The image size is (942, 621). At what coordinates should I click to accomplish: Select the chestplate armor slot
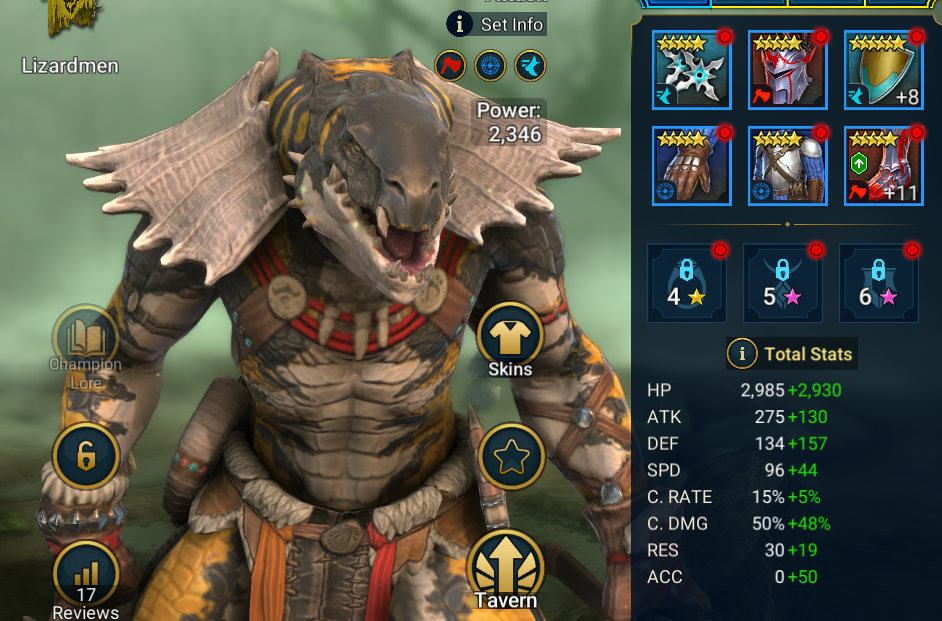787,165
